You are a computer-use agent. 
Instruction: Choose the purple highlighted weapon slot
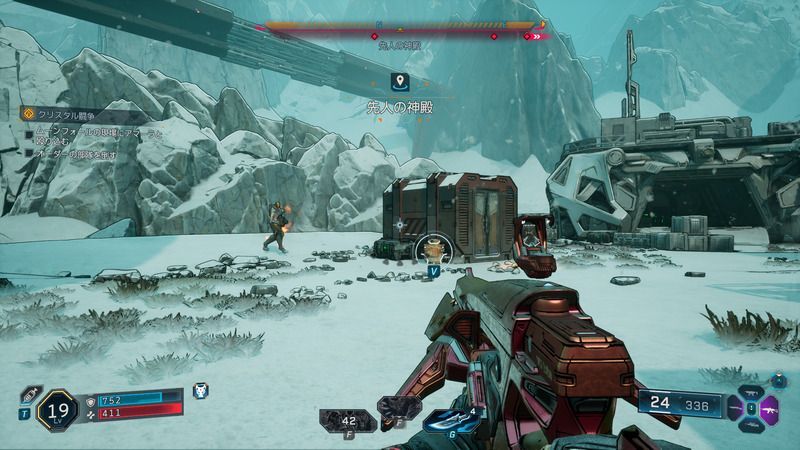[770, 408]
